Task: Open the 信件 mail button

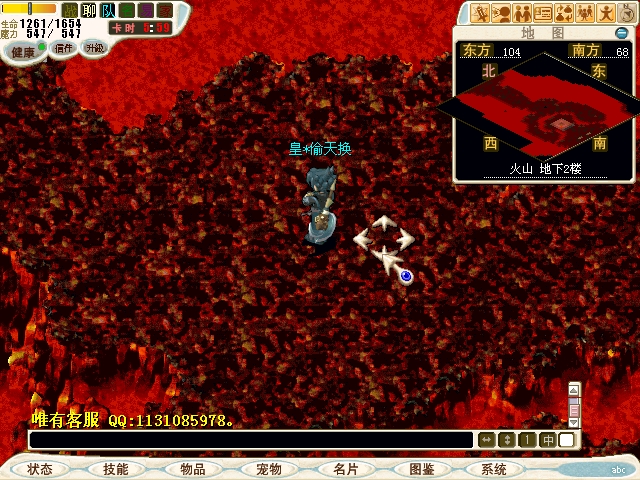Action: click(64, 47)
